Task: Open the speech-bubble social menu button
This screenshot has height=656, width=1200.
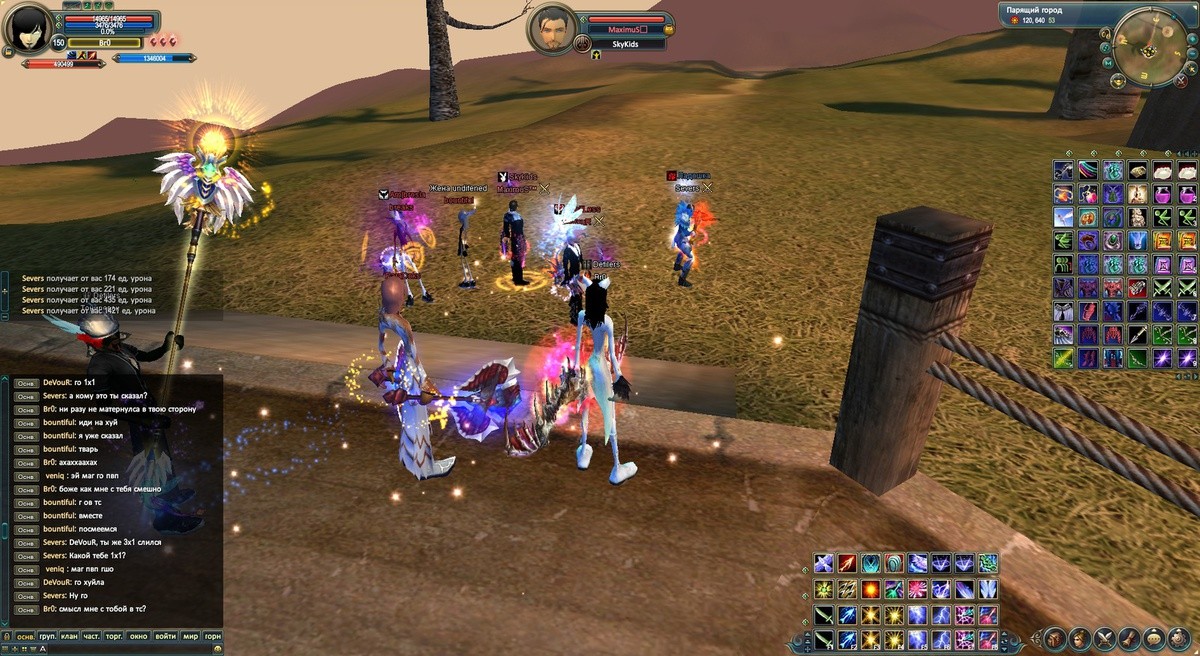Action: pos(1154,638)
